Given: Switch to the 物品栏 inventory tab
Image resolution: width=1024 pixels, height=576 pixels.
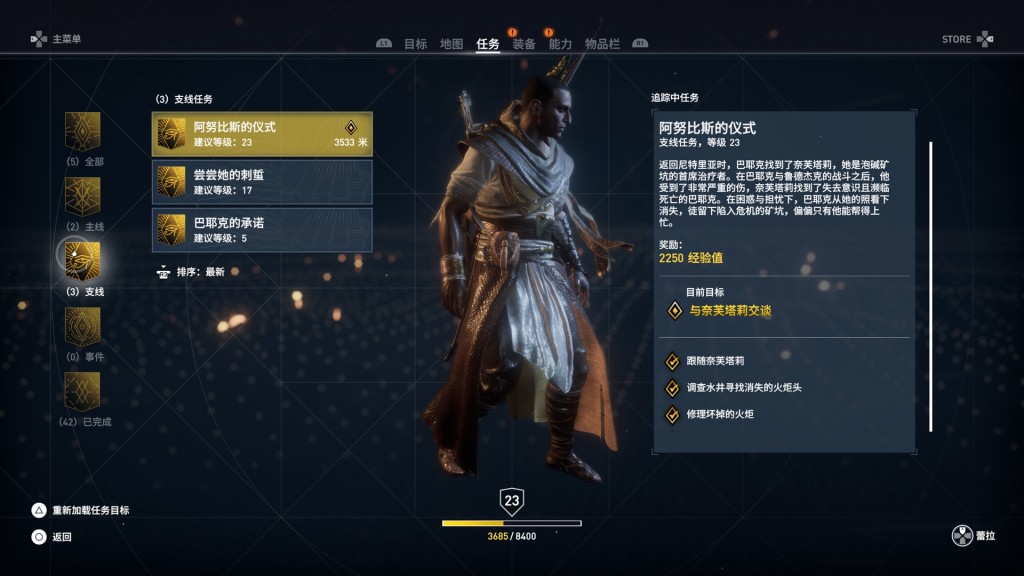Looking at the screenshot, I should (602, 44).
